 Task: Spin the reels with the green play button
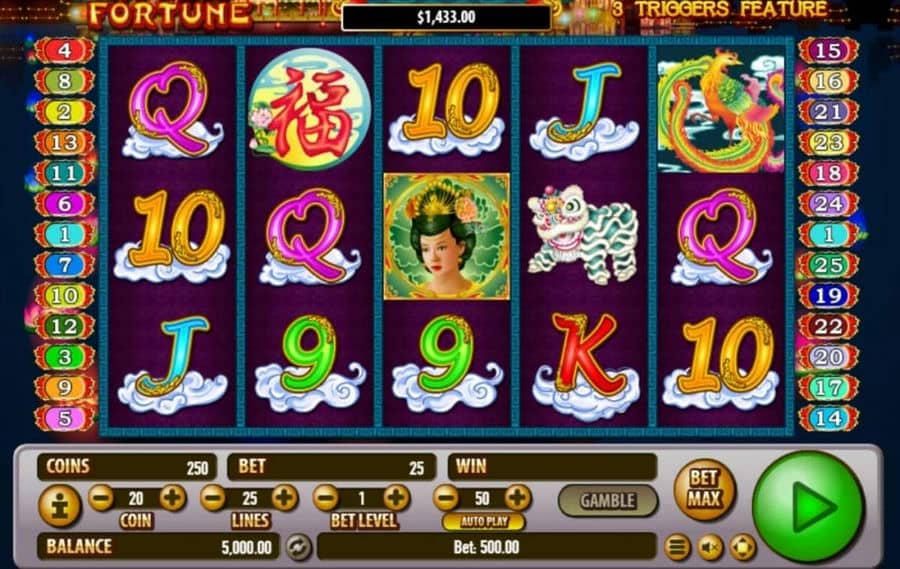tap(807, 506)
